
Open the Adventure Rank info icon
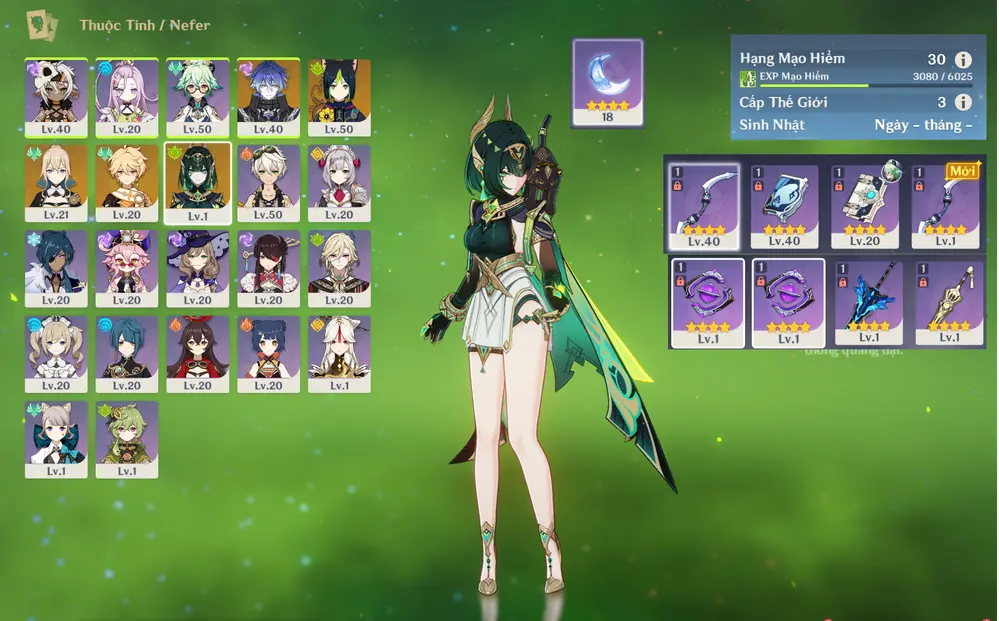(x=963, y=60)
